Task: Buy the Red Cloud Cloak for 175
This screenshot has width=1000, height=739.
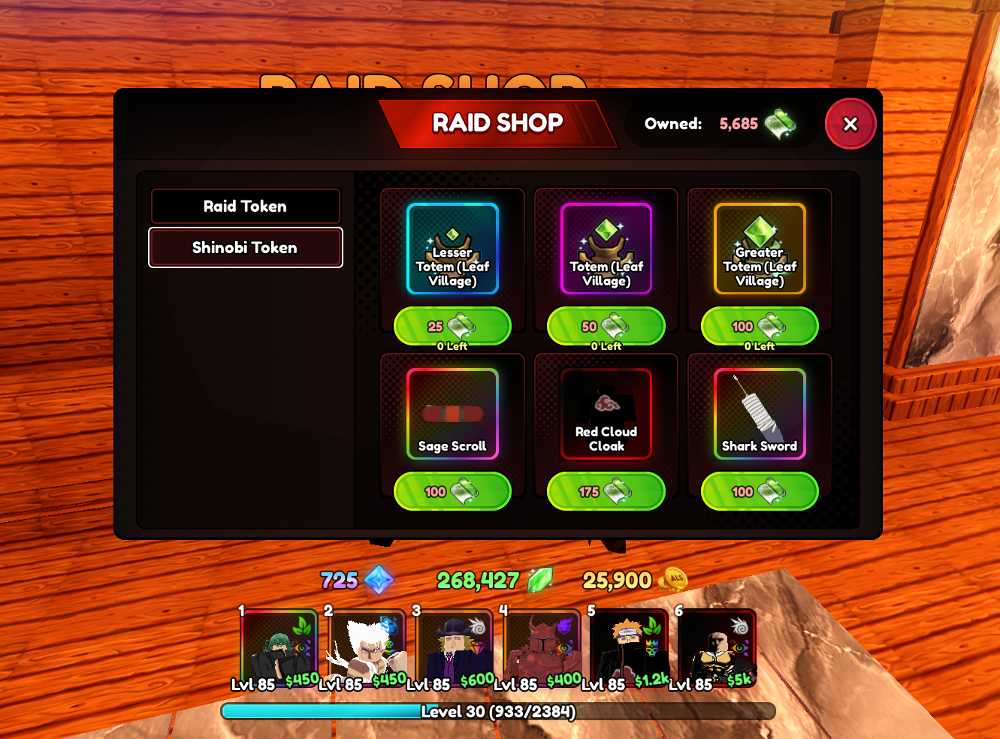Action: pos(606,492)
